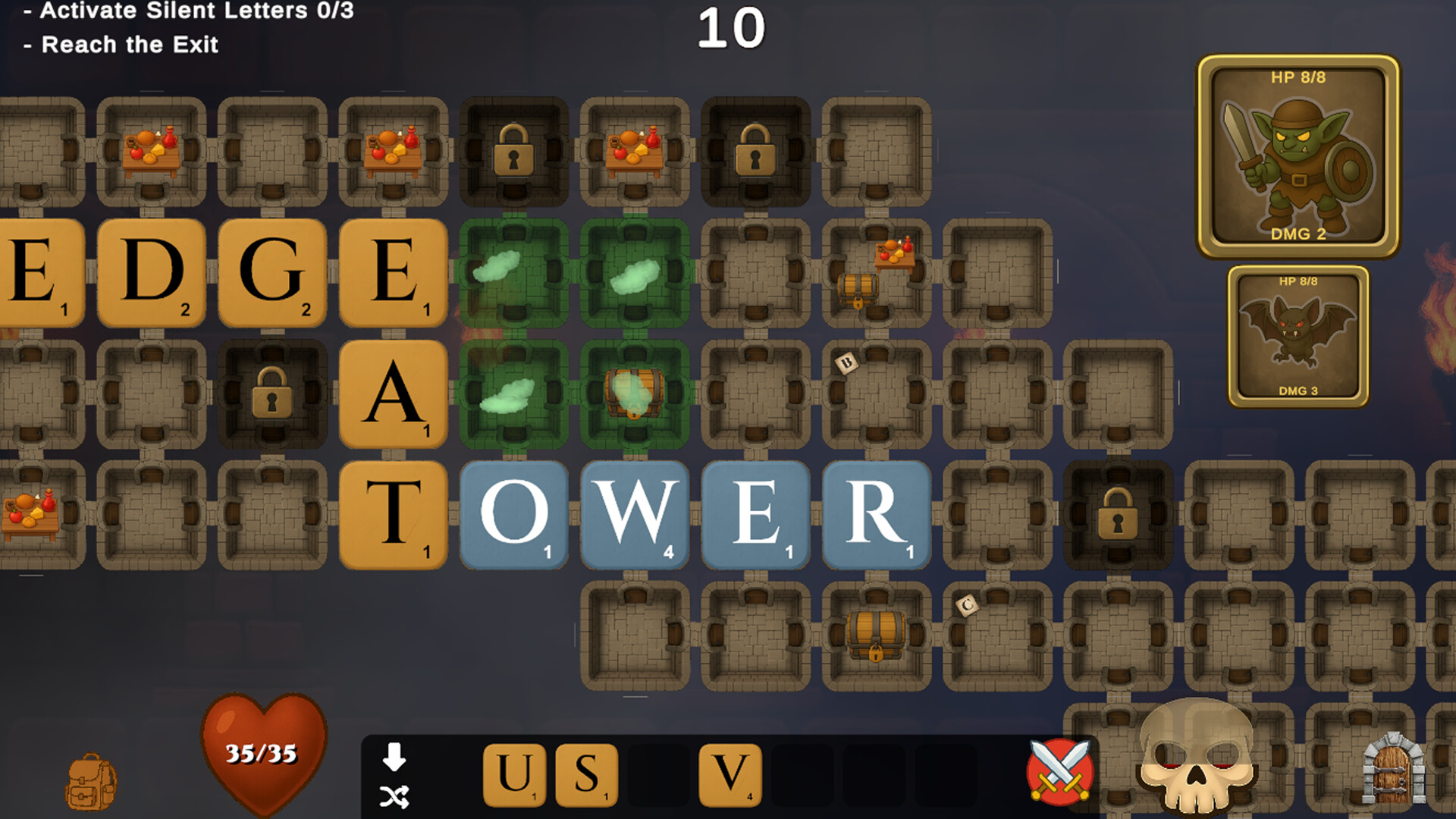Pick up the B letter tile on board
The image size is (1456, 819).
pyautogui.click(x=847, y=362)
